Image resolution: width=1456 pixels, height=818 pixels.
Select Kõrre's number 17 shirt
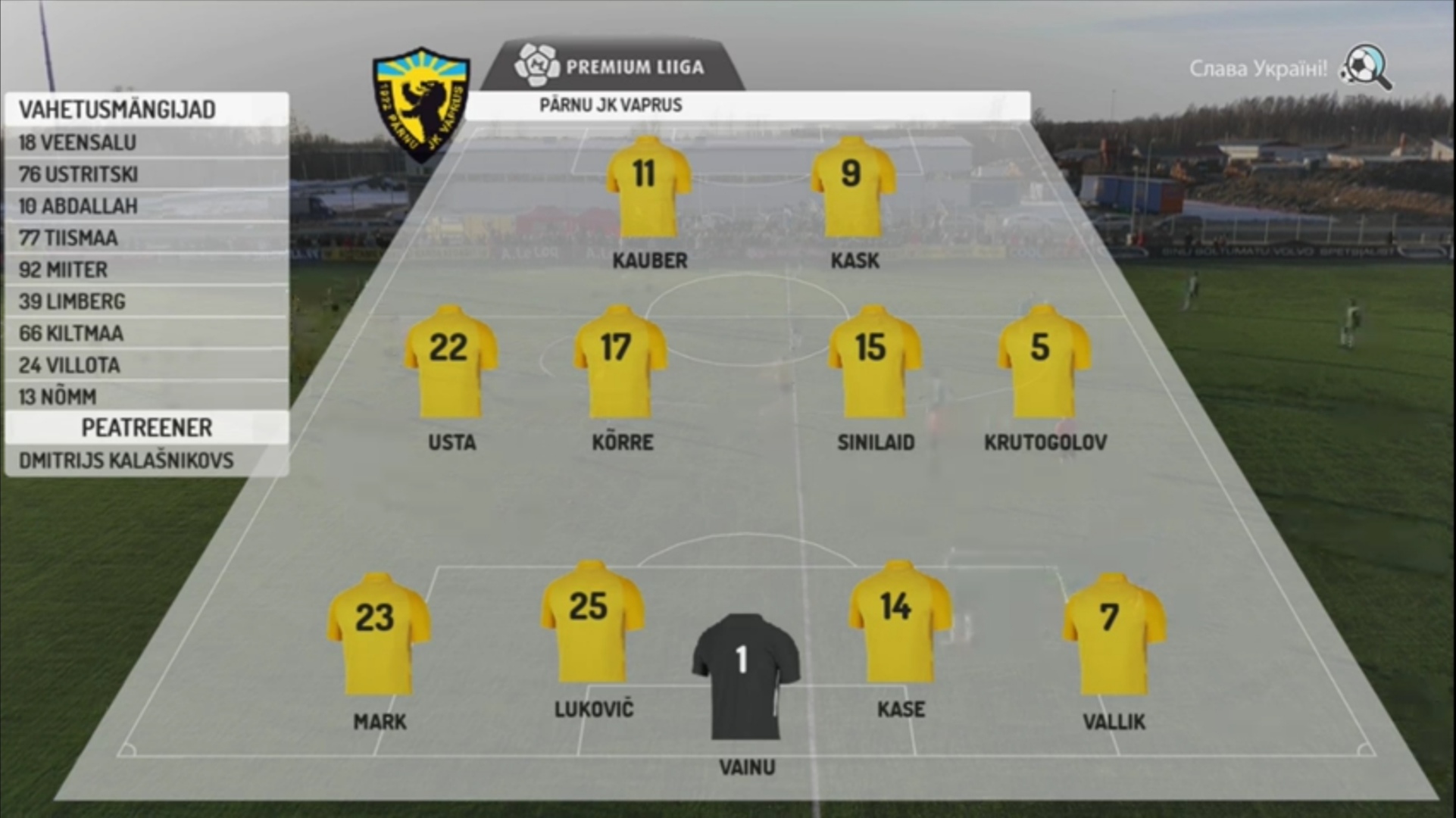620,361
